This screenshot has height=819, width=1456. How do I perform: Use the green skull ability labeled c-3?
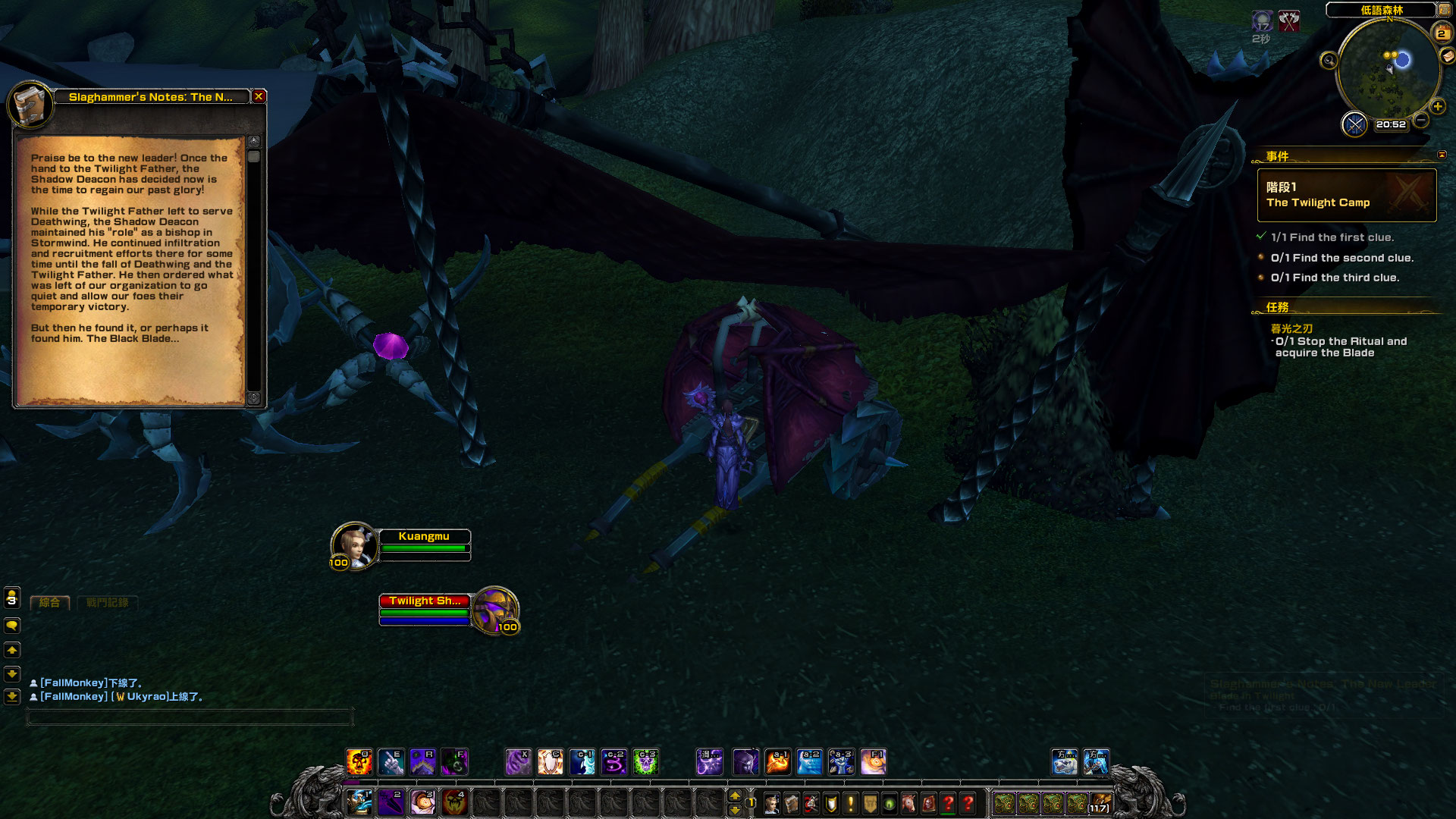pos(646,762)
